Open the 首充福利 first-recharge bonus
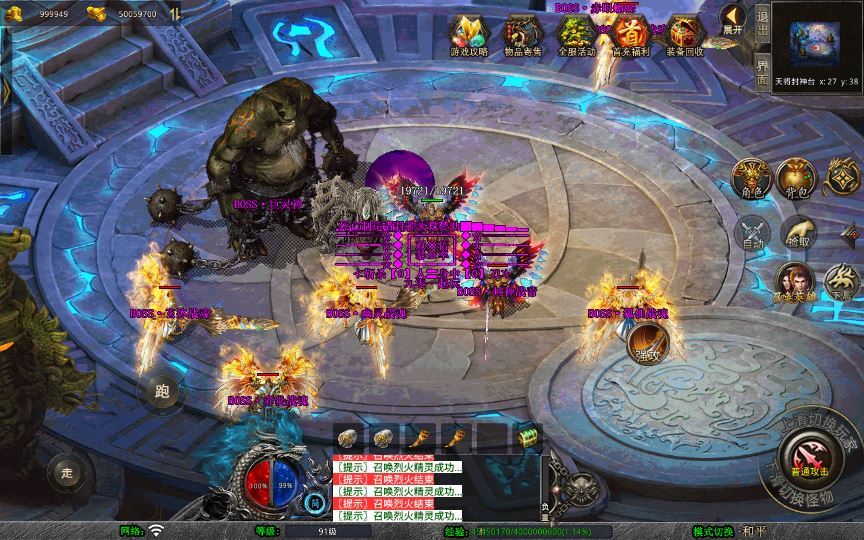Screen dimensions: 864x540 point(629,32)
